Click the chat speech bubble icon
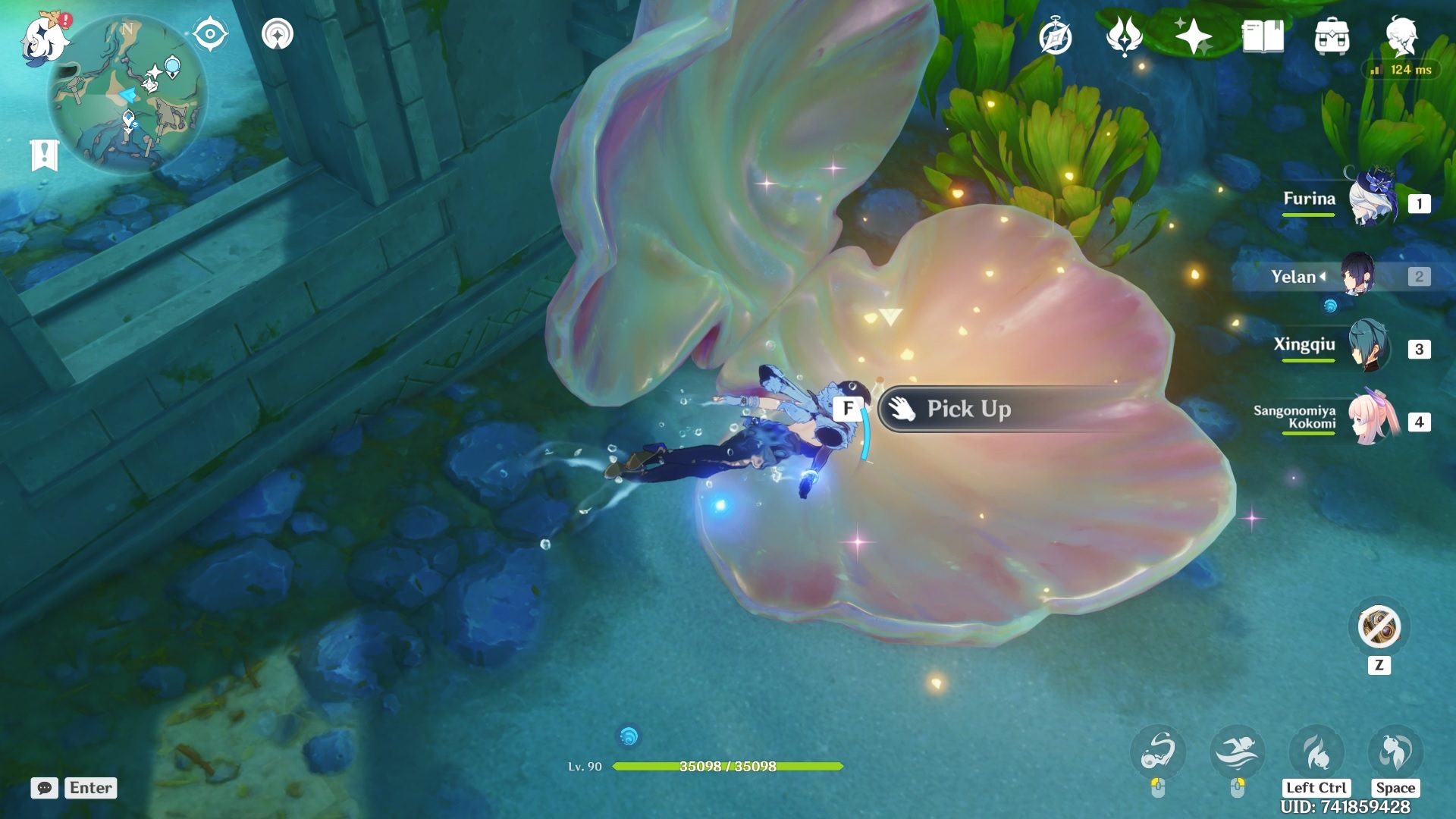 [x=46, y=789]
